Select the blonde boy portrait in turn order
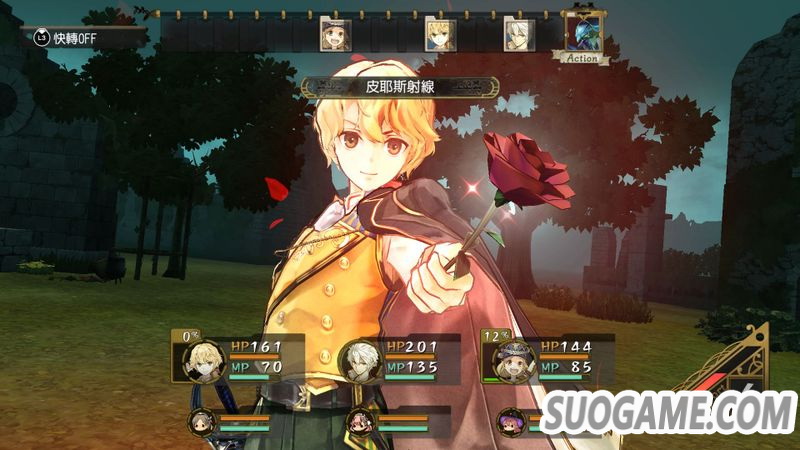Image resolution: width=800 pixels, height=450 pixels. (x=440, y=34)
